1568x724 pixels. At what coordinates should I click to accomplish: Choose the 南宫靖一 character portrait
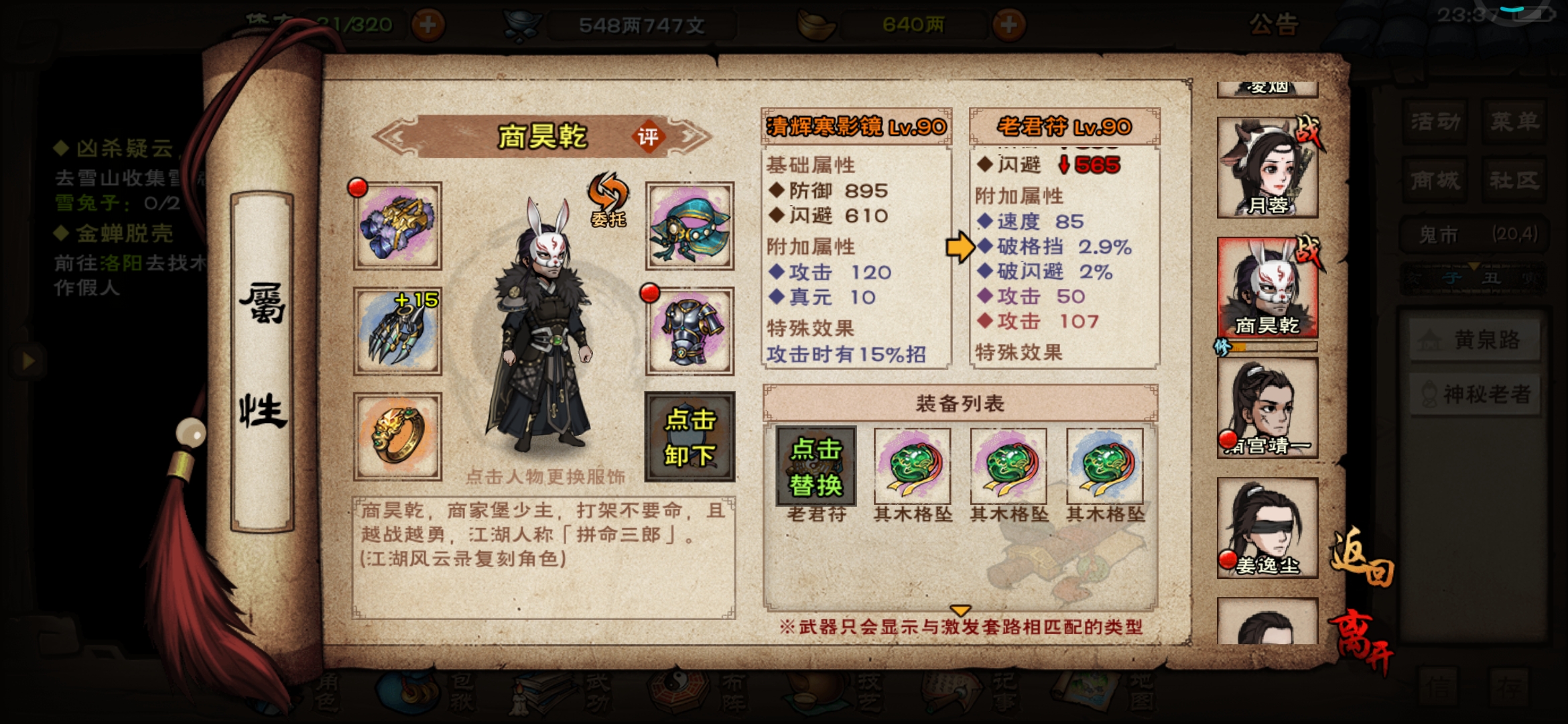(x=1267, y=408)
